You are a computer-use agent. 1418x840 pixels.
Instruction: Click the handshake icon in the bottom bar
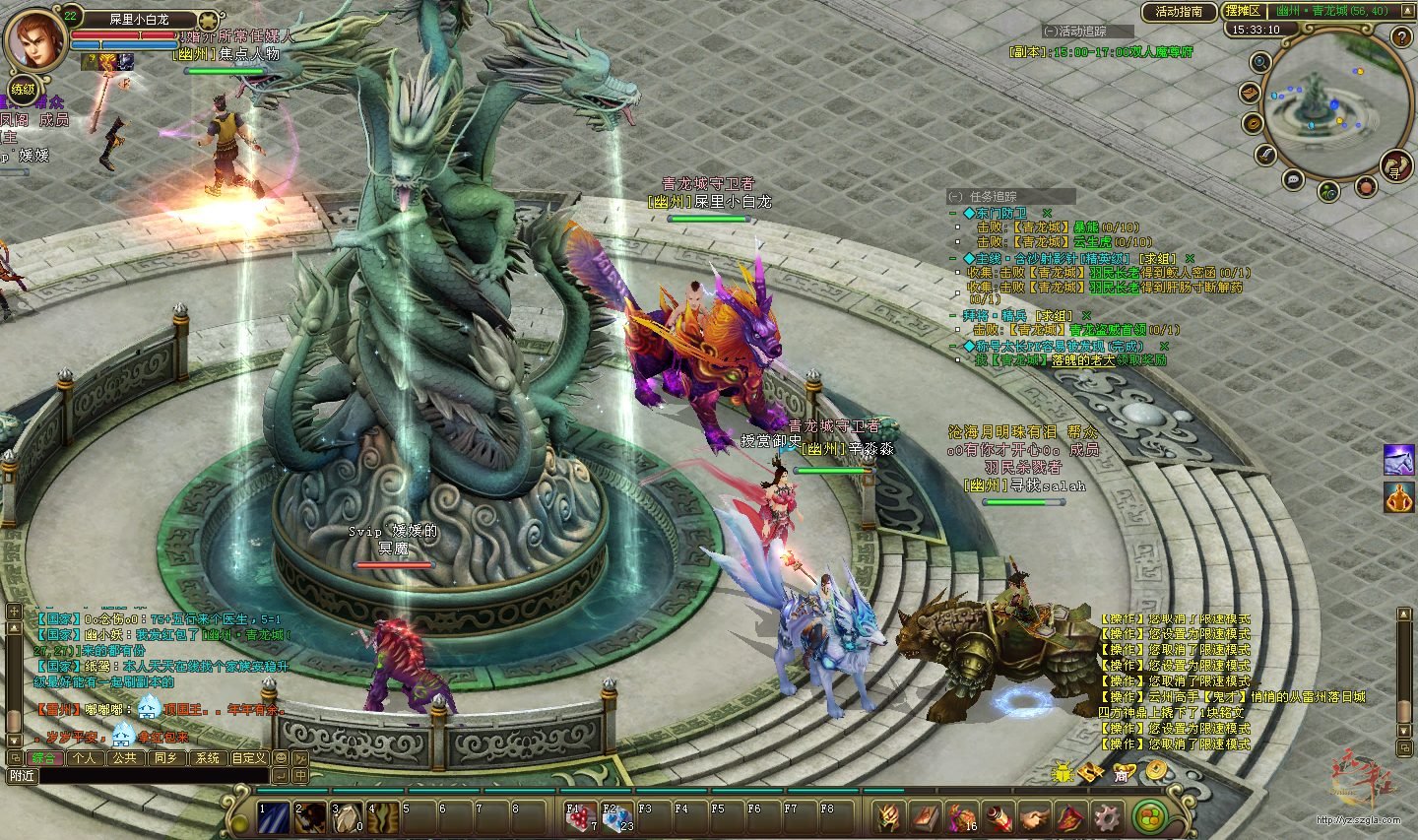point(1034,817)
